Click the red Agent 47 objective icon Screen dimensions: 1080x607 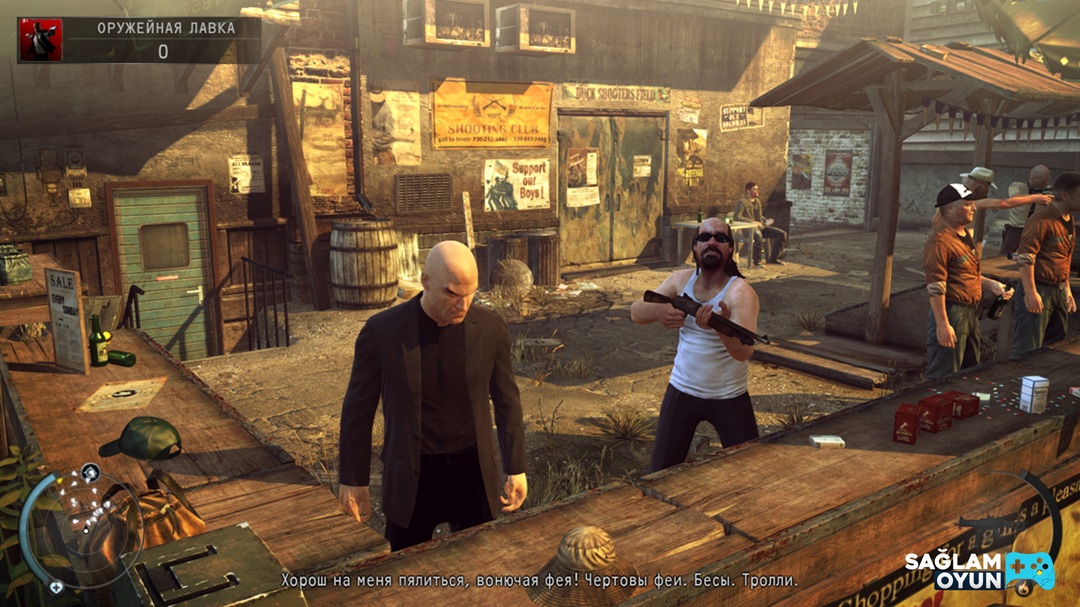(40, 40)
